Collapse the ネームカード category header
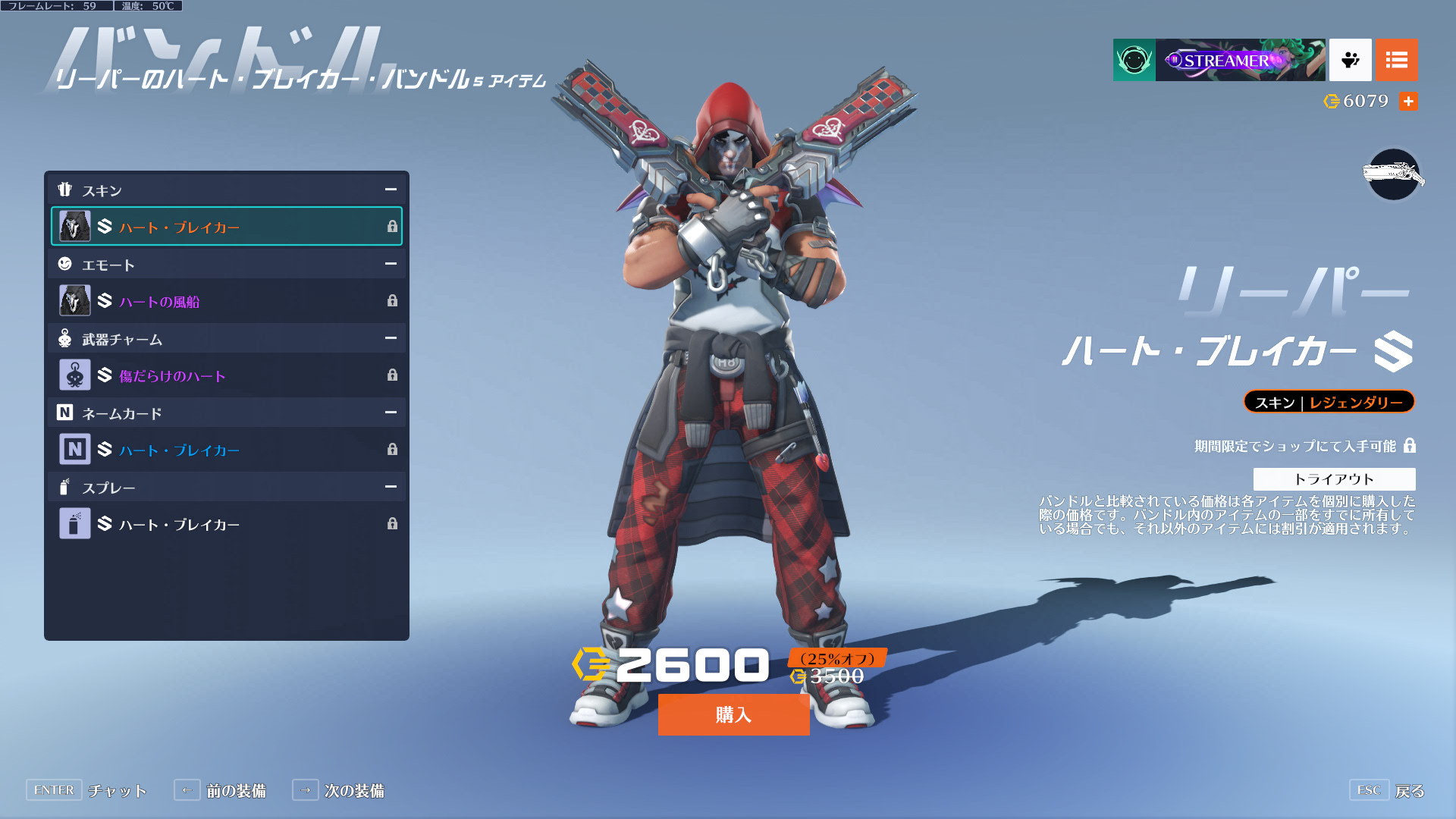The height and width of the screenshot is (819, 1456). (x=391, y=413)
